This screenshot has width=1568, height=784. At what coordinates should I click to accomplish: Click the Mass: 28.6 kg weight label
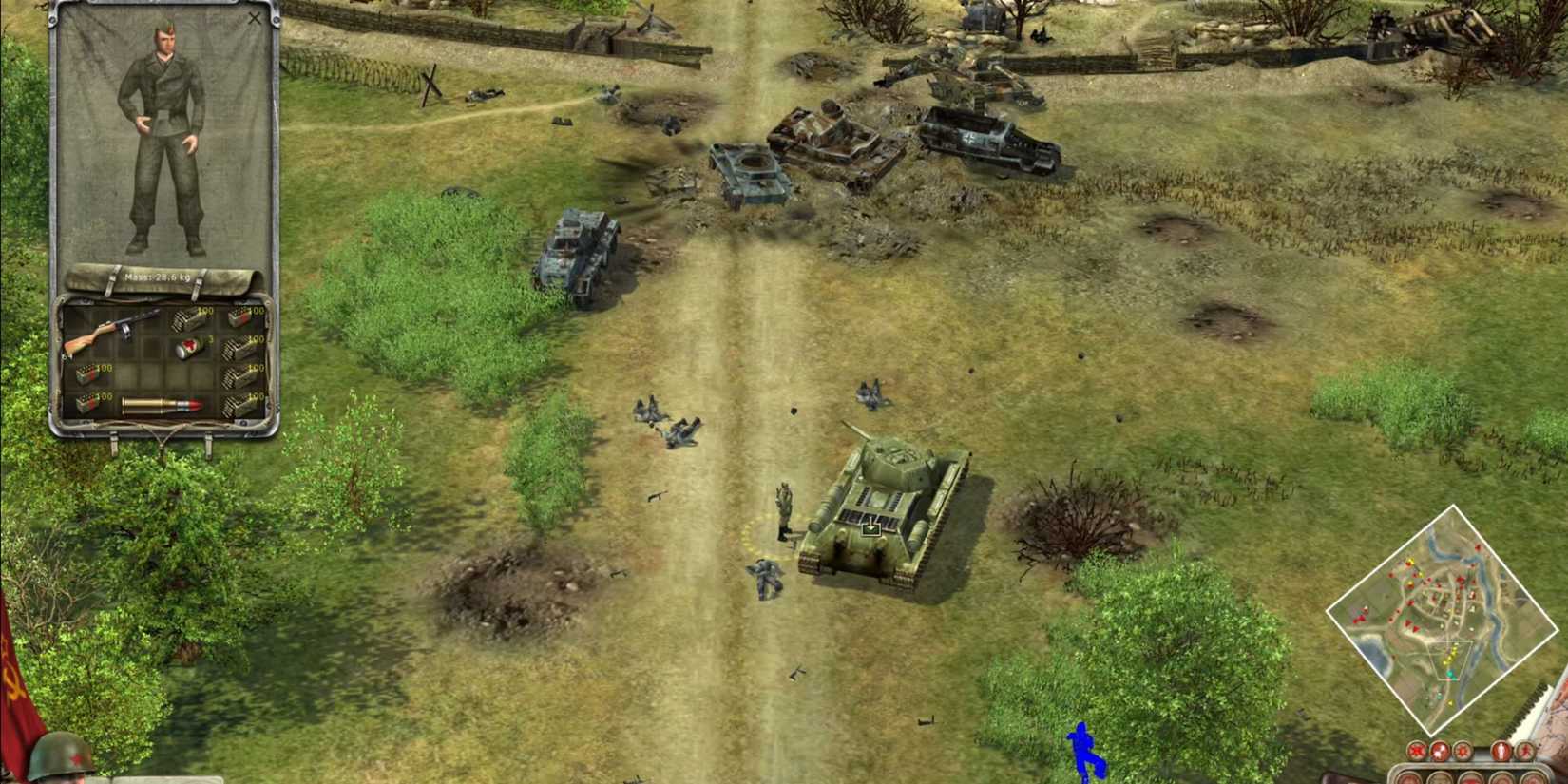point(157,276)
